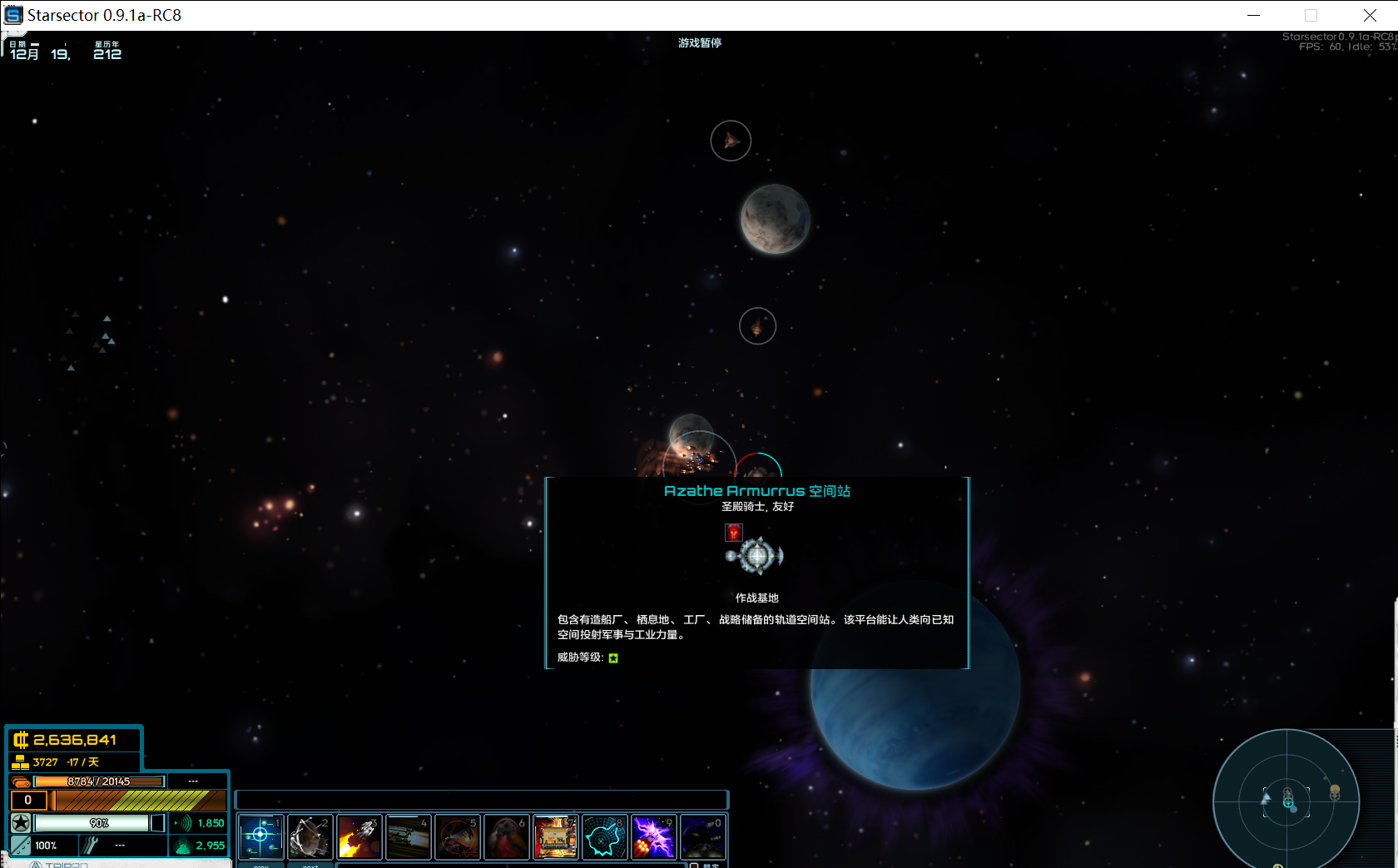
Task: Select the remote survey ability in slot 2
Action: coord(310,836)
